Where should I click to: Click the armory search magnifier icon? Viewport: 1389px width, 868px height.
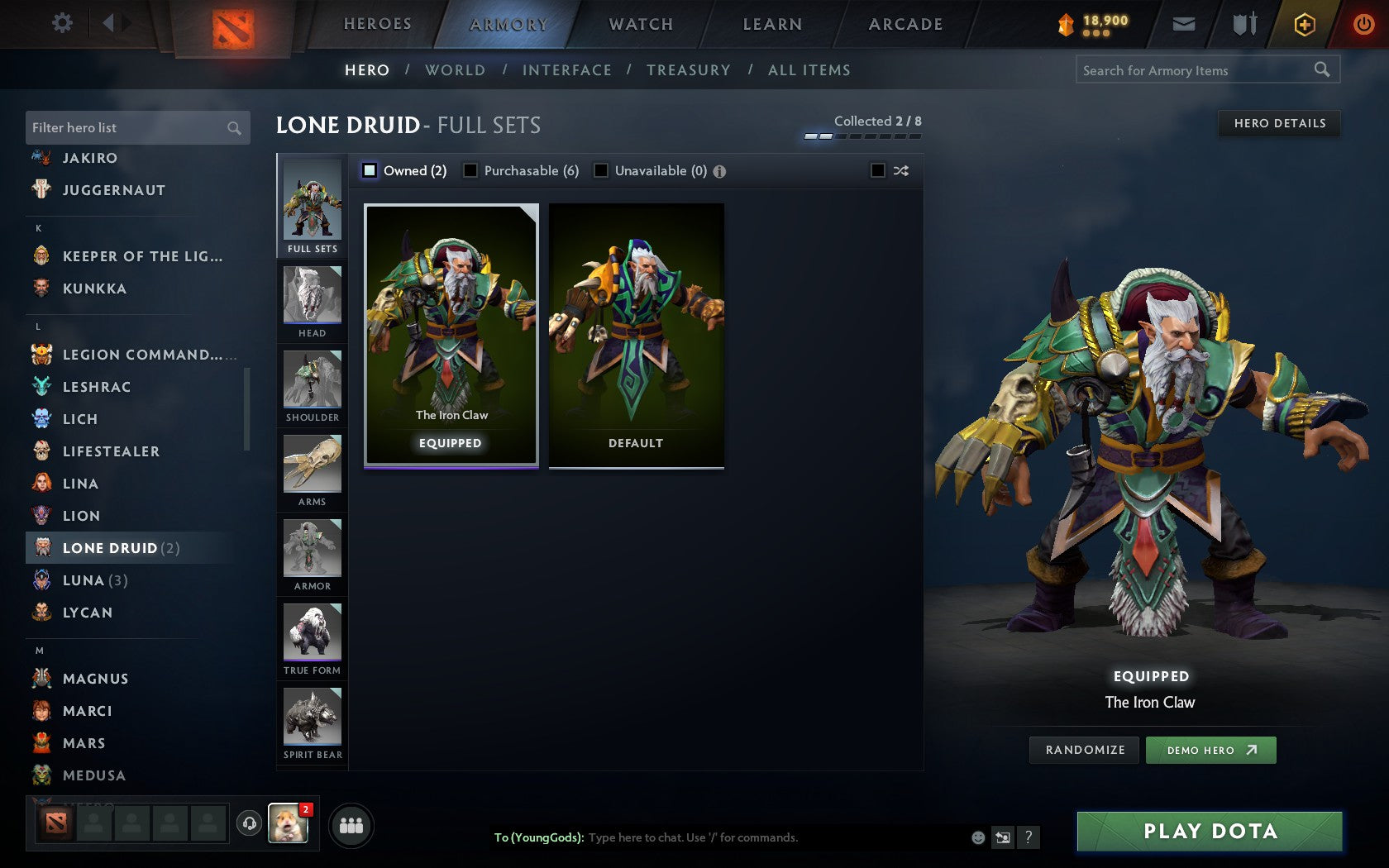tap(1320, 70)
